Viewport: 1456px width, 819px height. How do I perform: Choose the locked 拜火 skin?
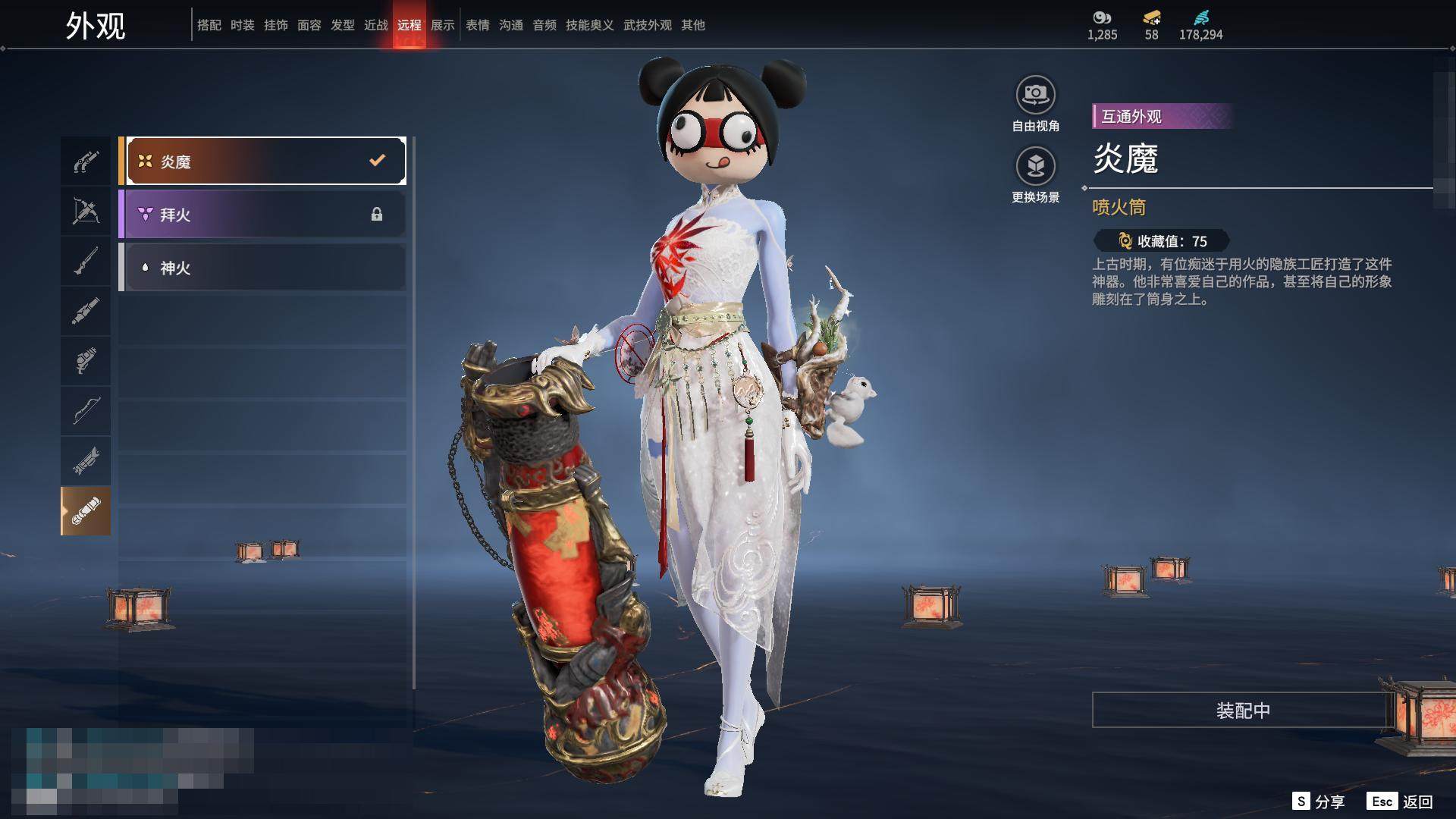pos(262,215)
